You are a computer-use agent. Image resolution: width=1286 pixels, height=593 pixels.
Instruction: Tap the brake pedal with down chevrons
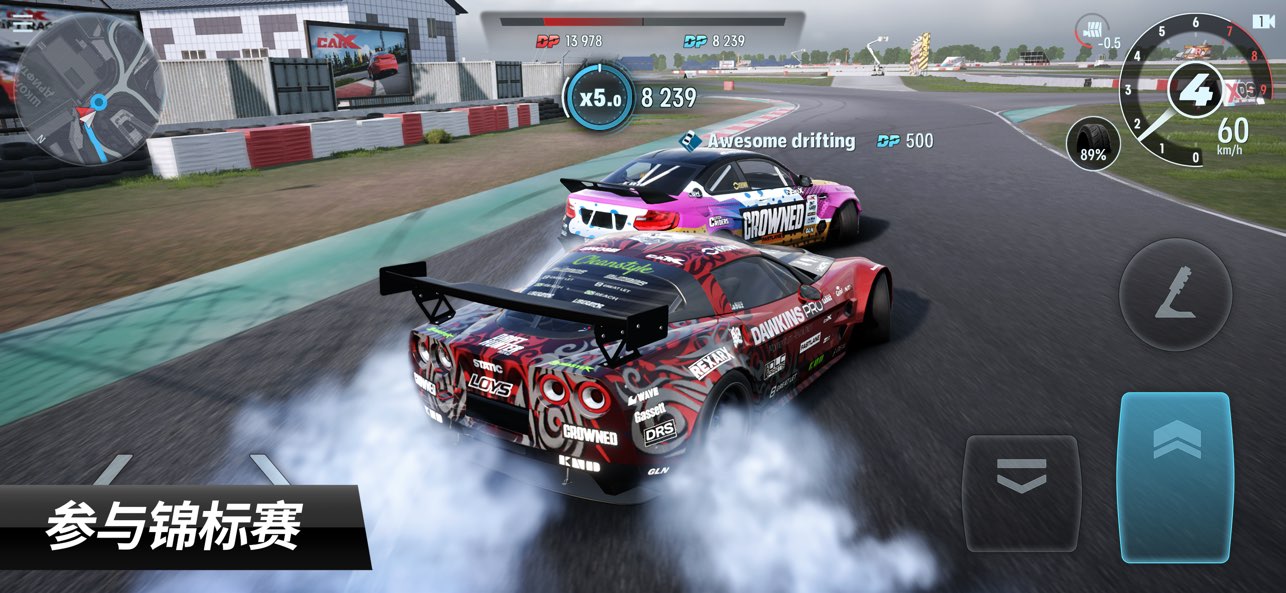(x=1021, y=493)
